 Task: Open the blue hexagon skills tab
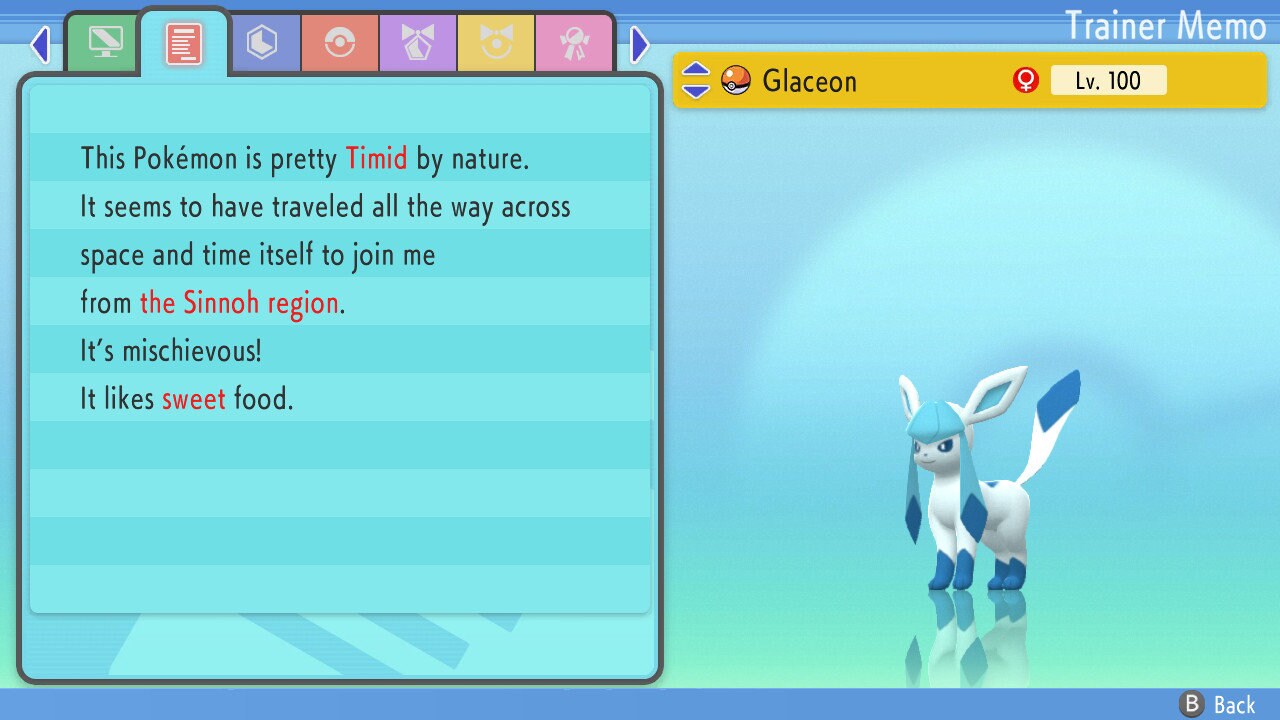coord(262,43)
